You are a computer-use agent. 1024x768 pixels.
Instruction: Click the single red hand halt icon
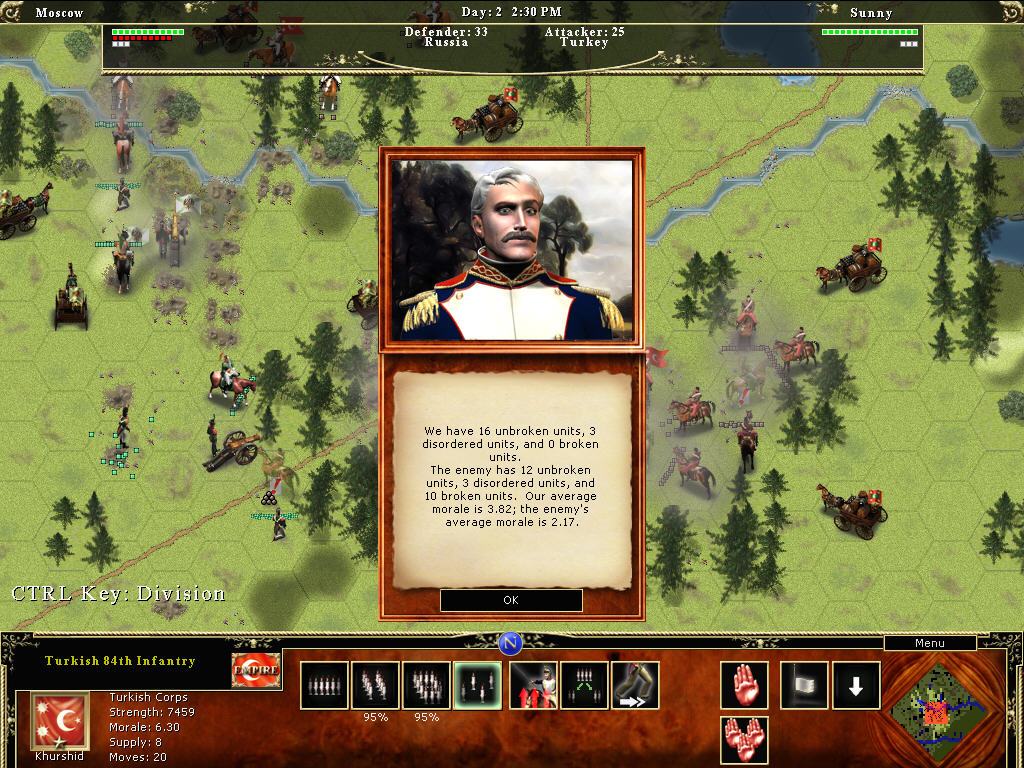[x=744, y=685]
